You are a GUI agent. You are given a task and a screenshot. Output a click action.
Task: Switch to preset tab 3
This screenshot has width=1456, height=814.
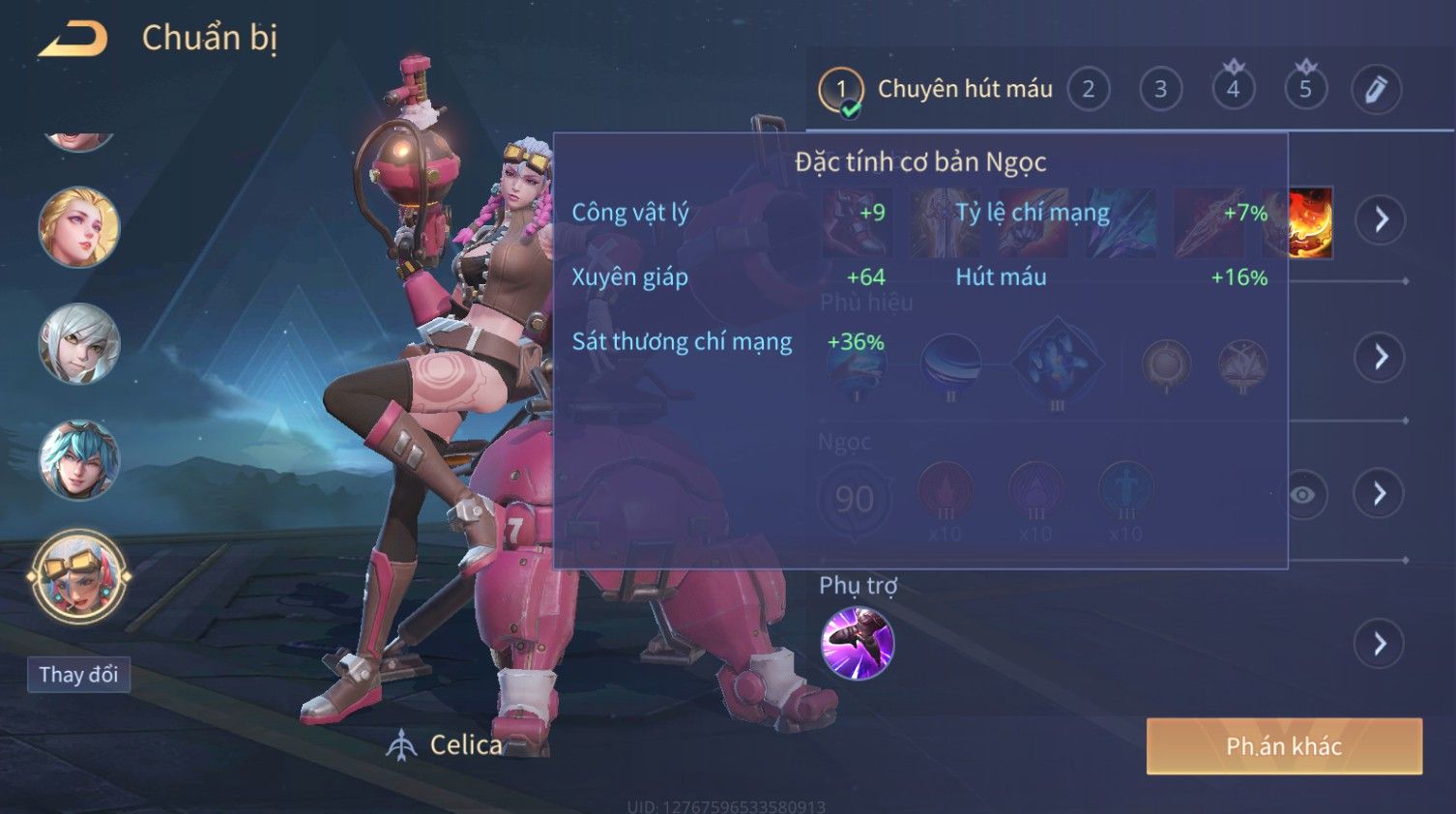pos(1160,90)
